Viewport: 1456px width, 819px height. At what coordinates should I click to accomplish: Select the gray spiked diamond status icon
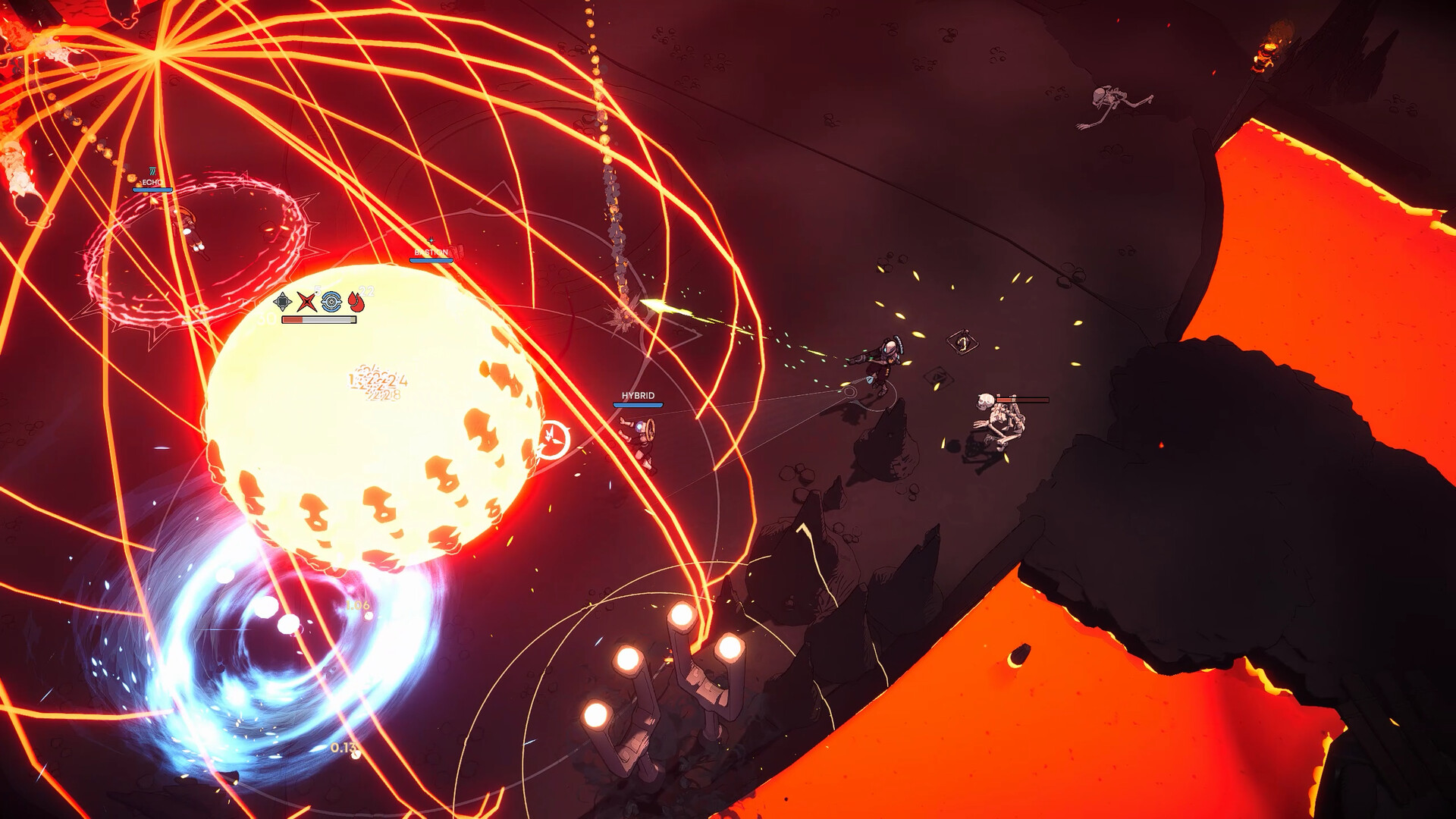(x=281, y=302)
